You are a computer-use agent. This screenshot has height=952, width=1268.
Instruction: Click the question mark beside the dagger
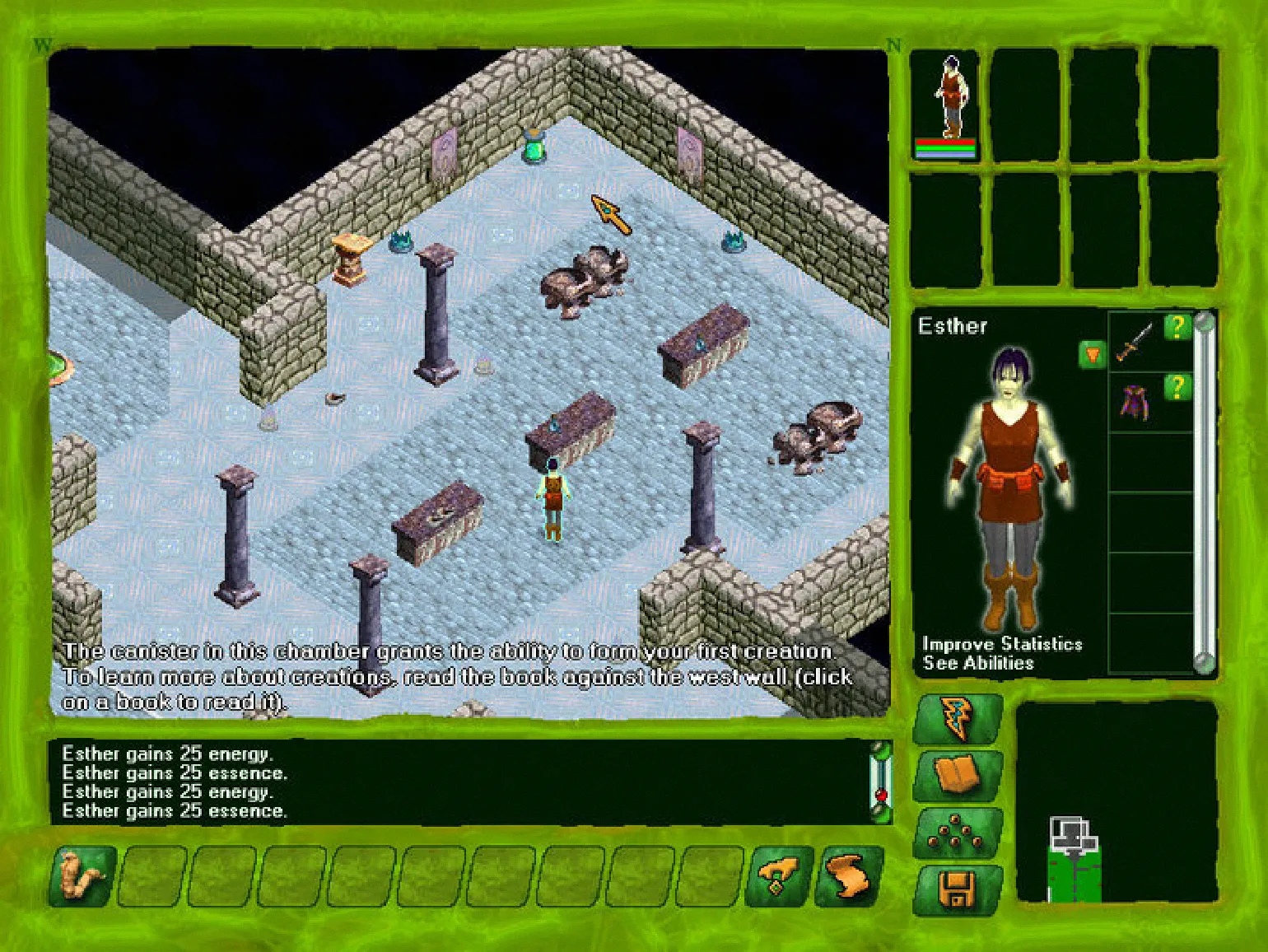[1177, 328]
